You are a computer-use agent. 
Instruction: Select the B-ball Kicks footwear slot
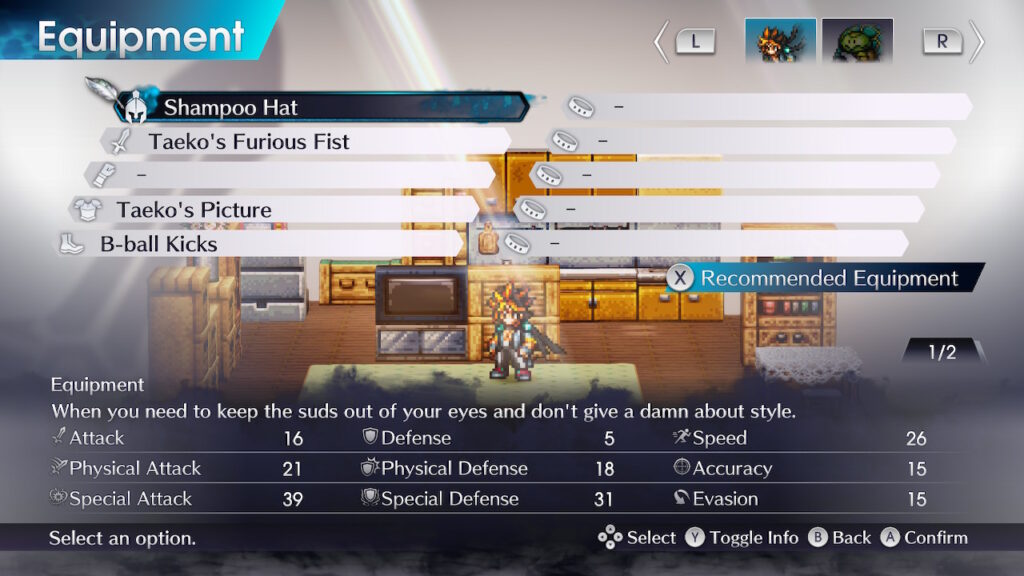click(260, 244)
